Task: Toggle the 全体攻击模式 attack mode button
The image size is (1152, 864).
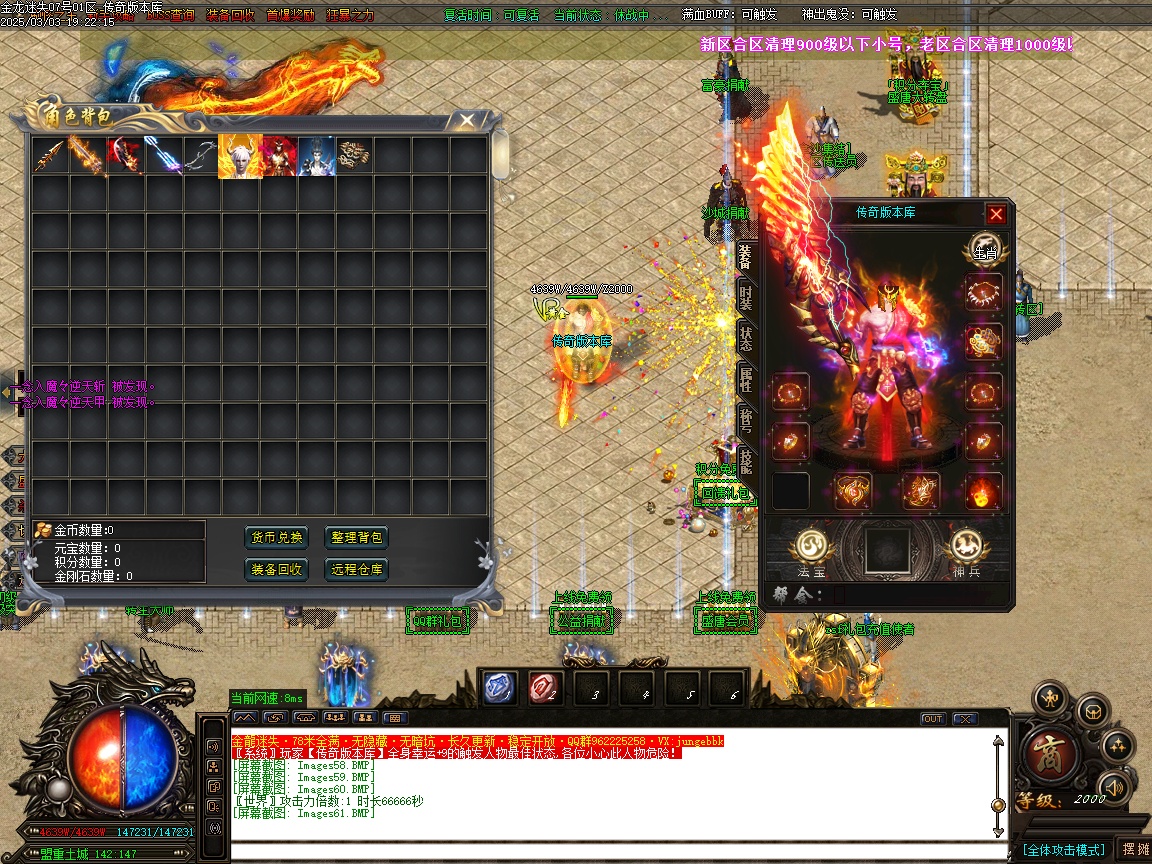Action: click(1063, 850)
